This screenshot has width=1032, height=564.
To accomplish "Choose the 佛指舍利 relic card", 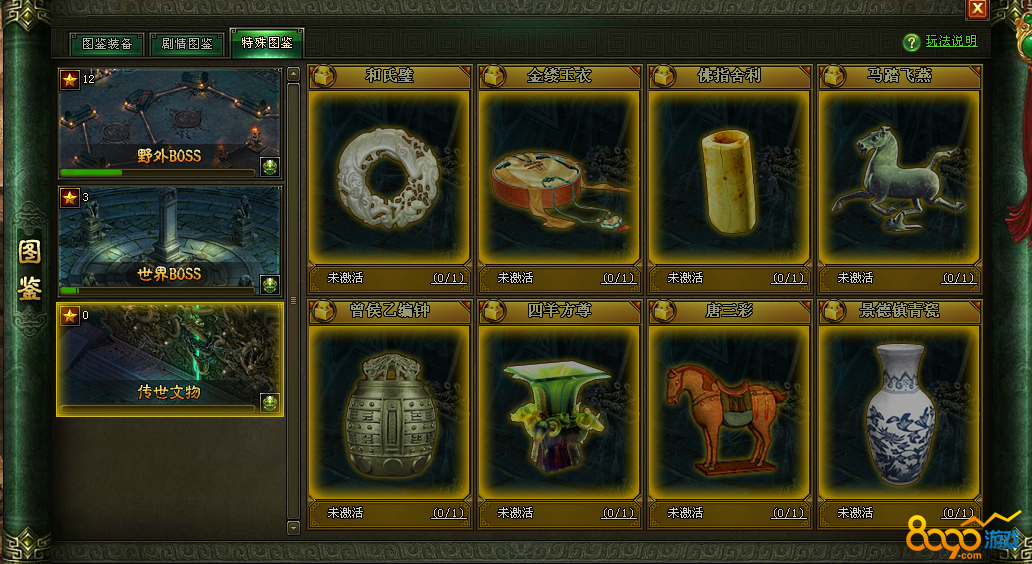I will pyautogui.click(x=729, y=178).
